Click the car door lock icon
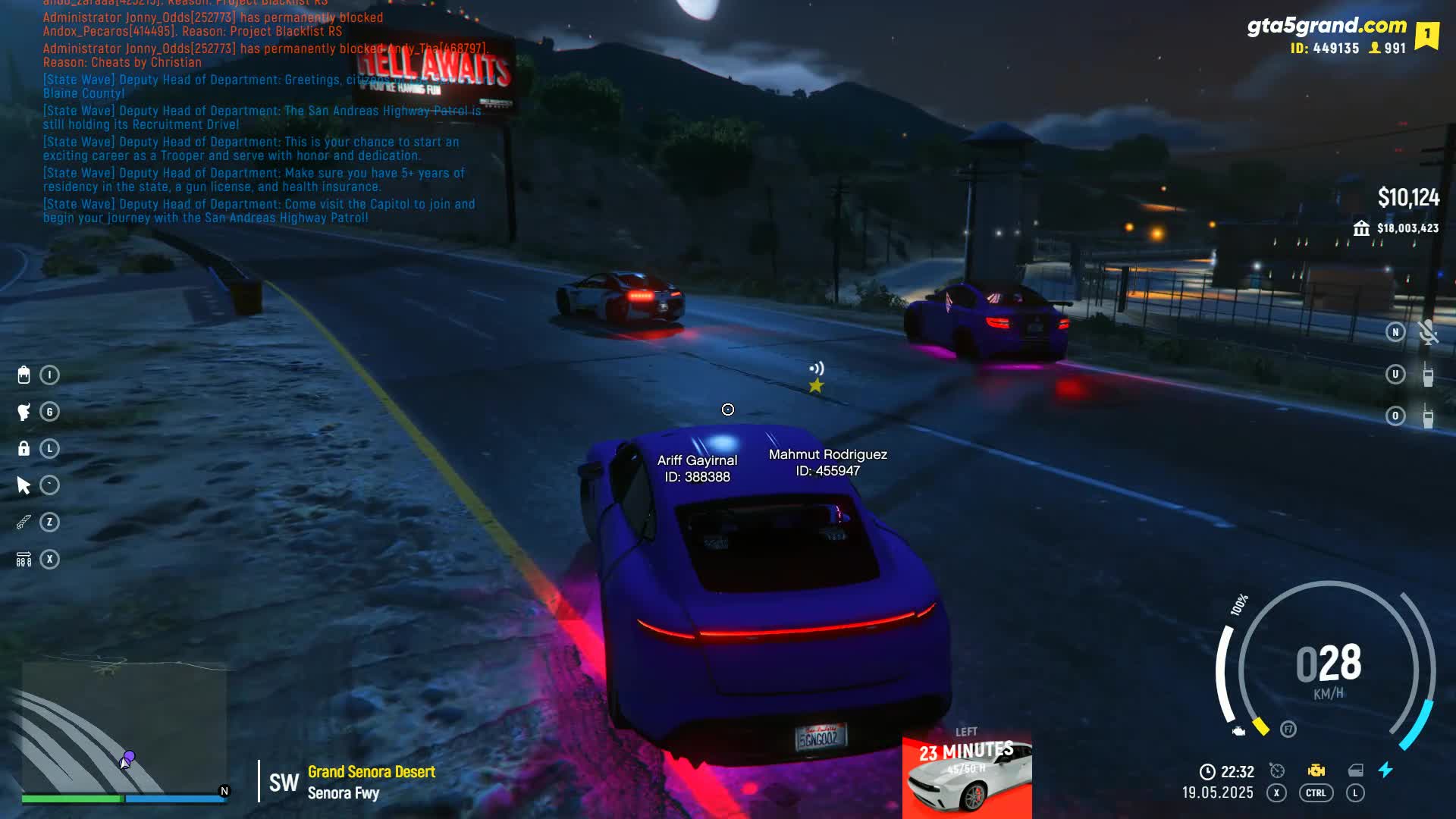Screen dimensions: 1456x819 (1355, 770)
